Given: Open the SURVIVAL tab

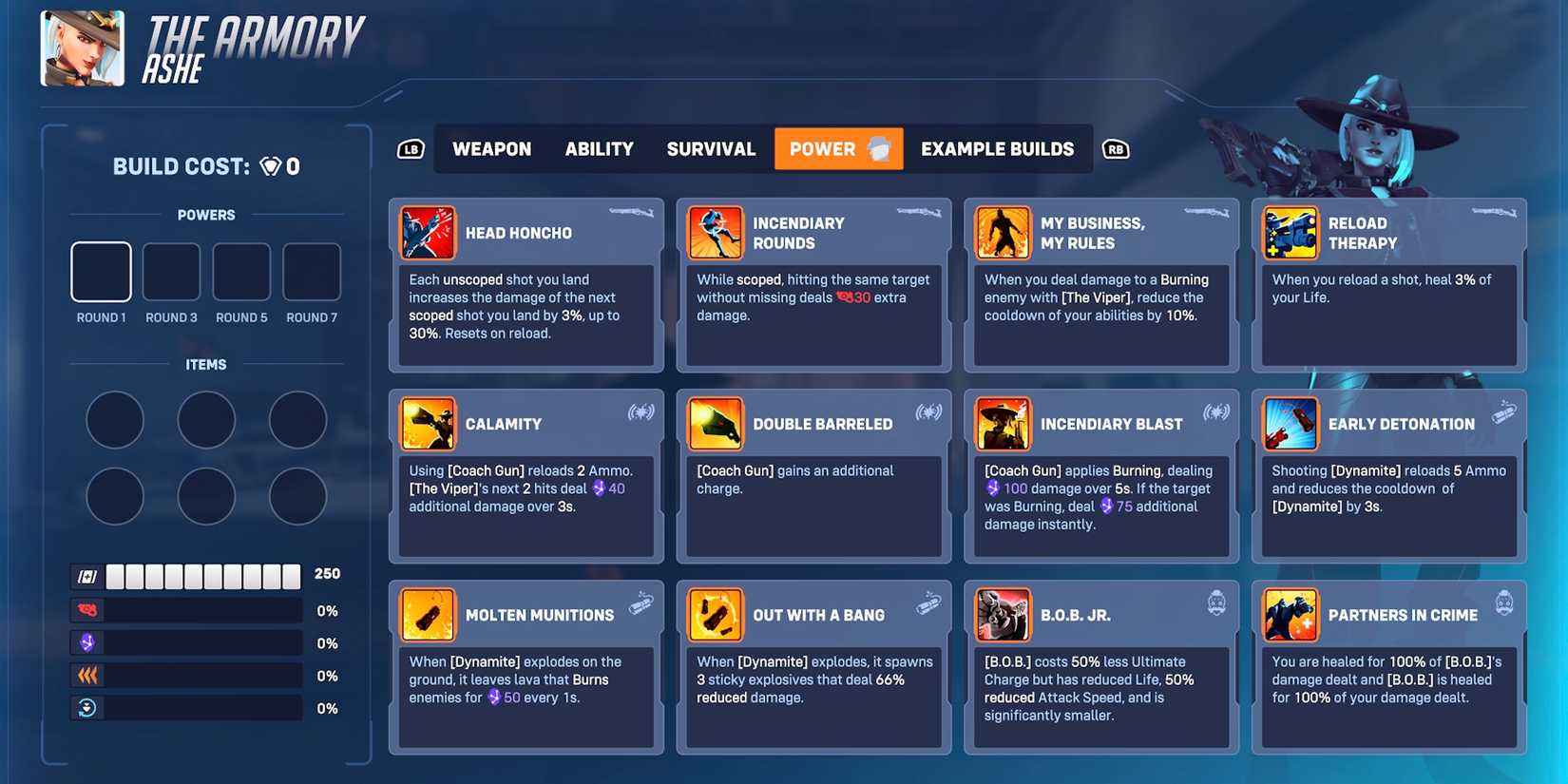Looking at the screenshot, I should click(710, 148).
